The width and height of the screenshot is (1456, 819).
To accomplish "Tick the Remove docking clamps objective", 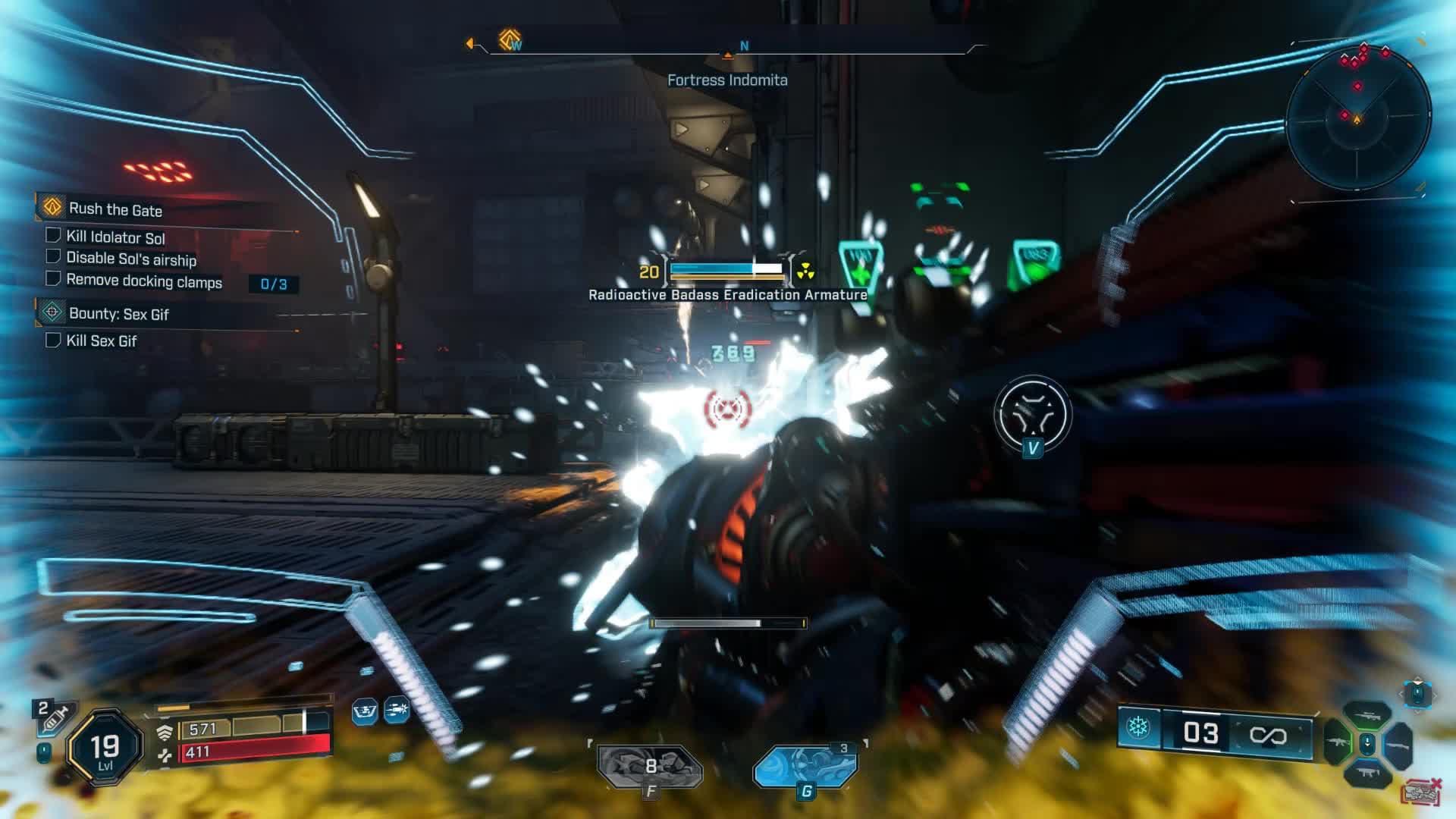I will pyautogui.click(x=53, y=279).
